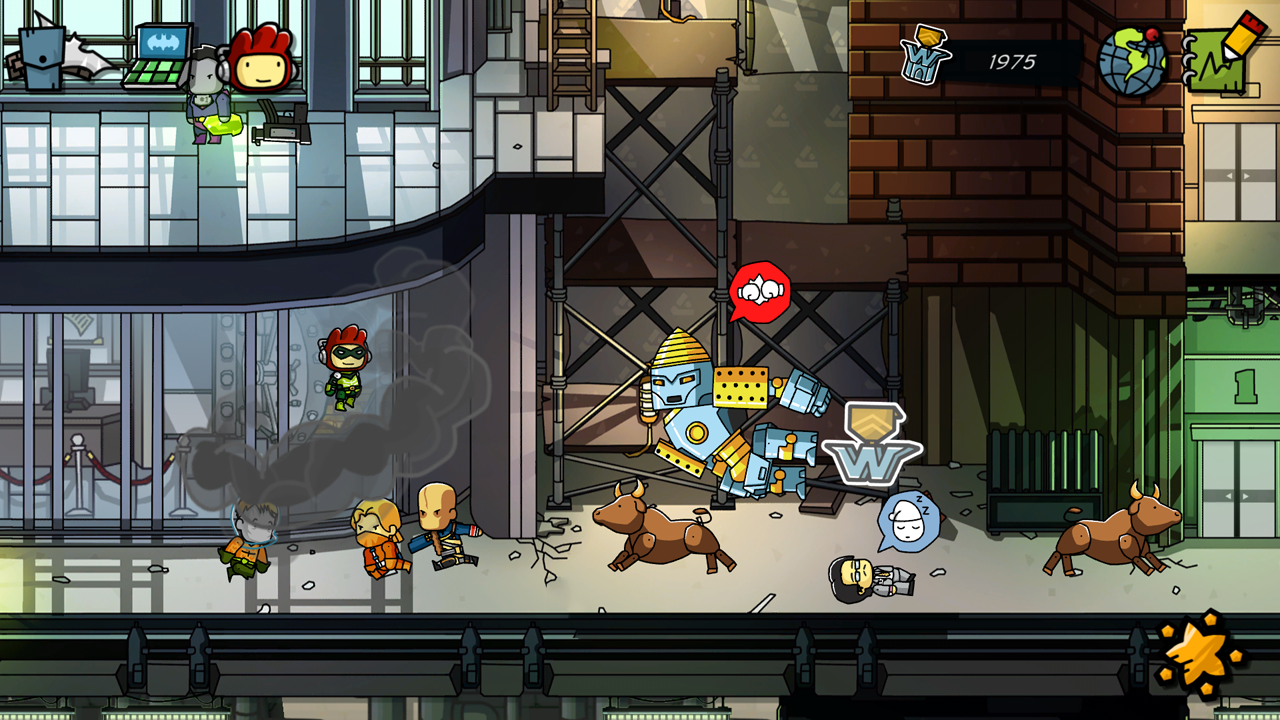Open the globe world map
The image size is (1280, 720).
pyautogui.click(x=1132, y=60)
